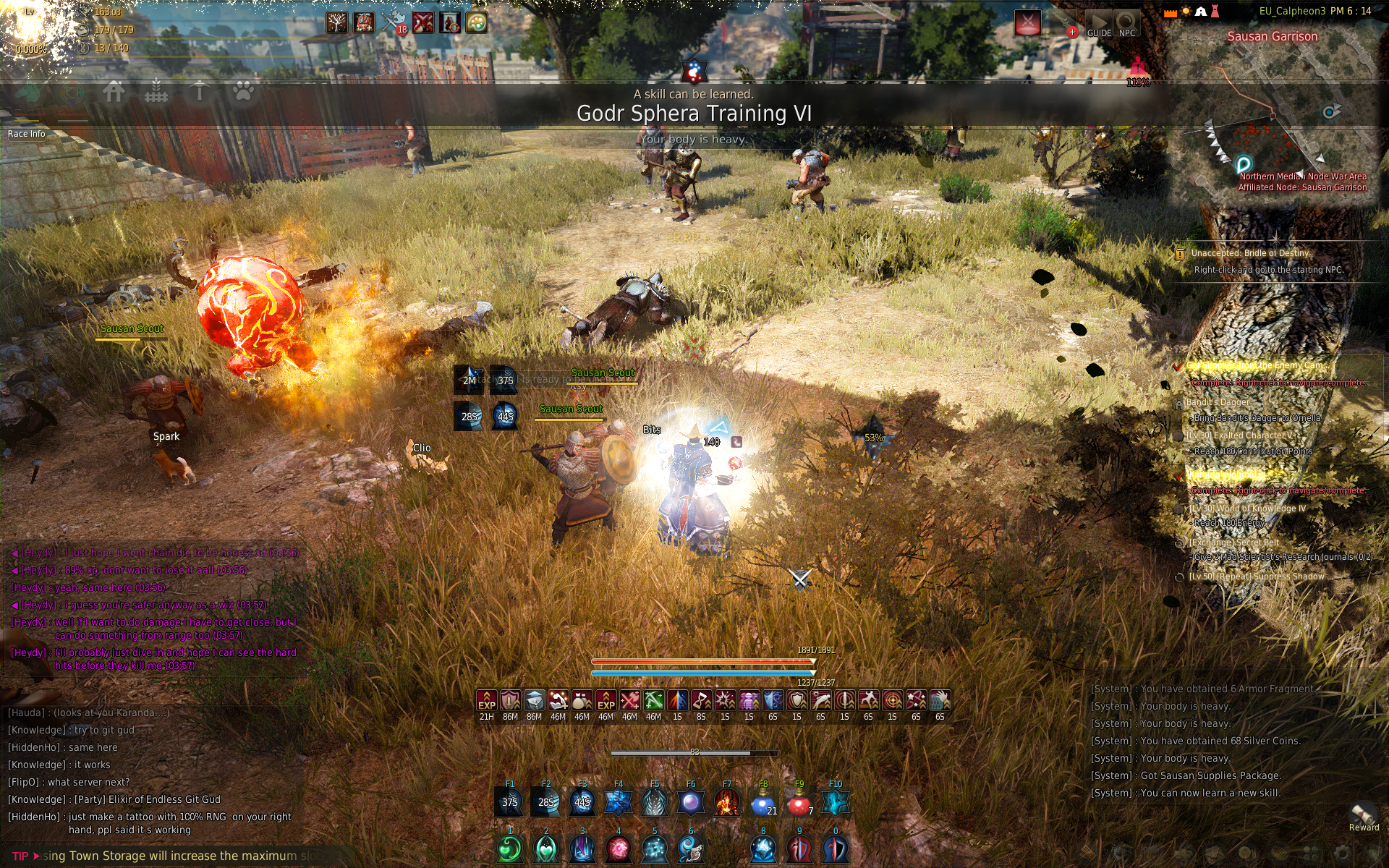Open the paint palette dye icon
Screen dimensions: 1389x868
click(x=476, y=22)
